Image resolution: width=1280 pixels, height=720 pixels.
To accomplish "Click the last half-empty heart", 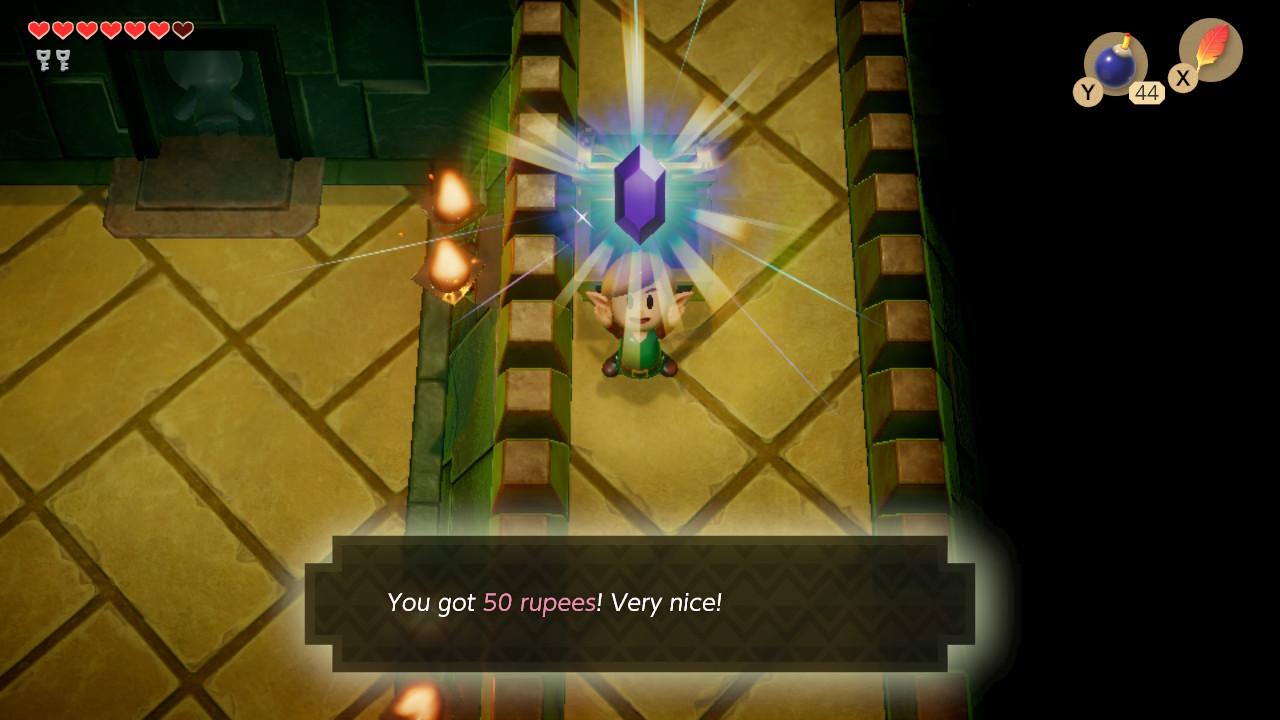I will [182, 30].
